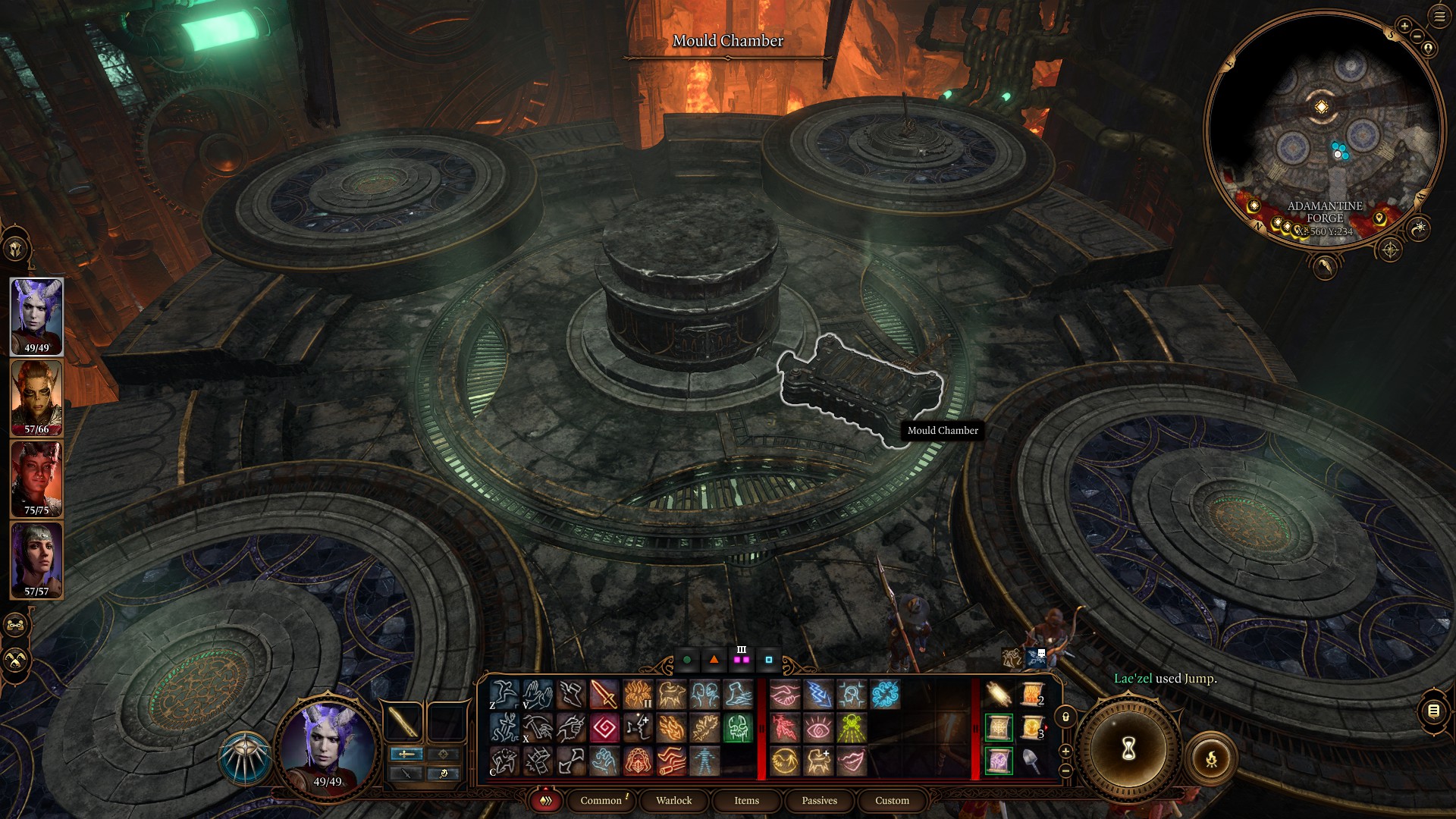
Task: Toggle the melee weapon set button
Action: coord(406,754)
